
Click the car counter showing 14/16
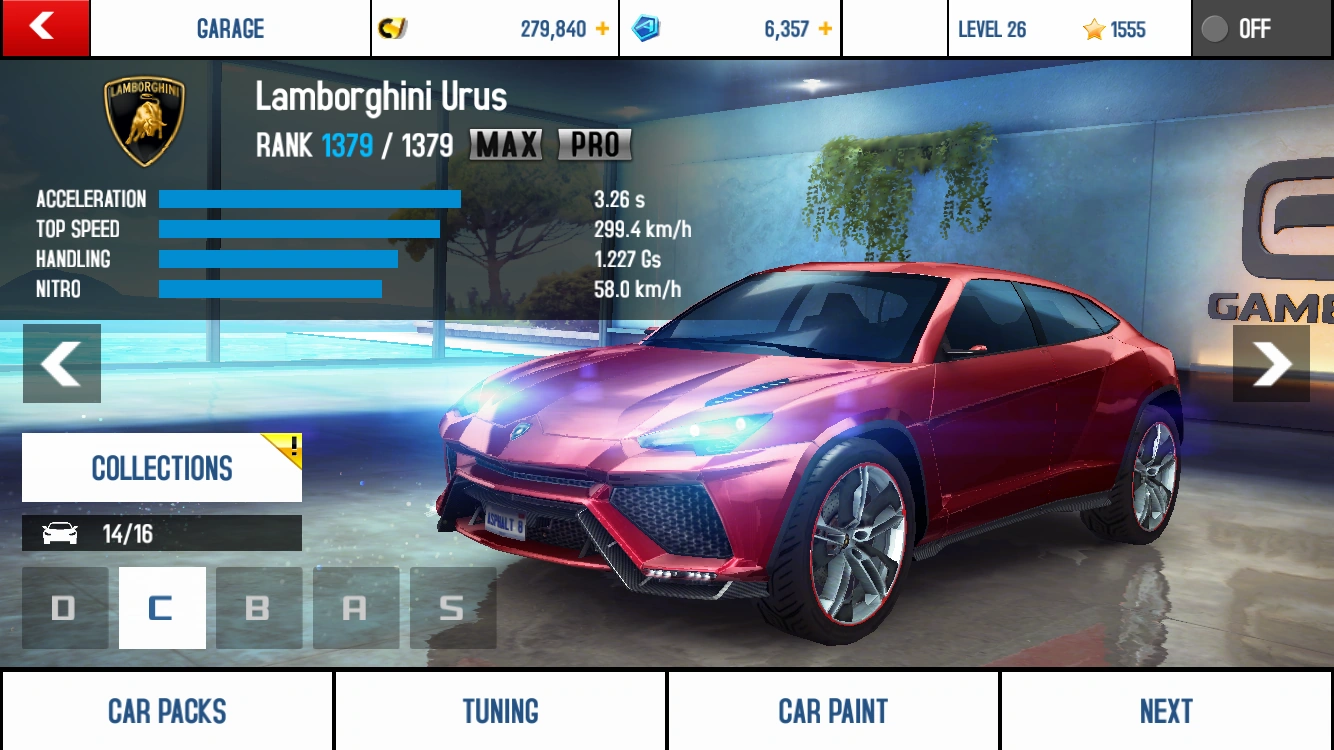click(161, 532)
